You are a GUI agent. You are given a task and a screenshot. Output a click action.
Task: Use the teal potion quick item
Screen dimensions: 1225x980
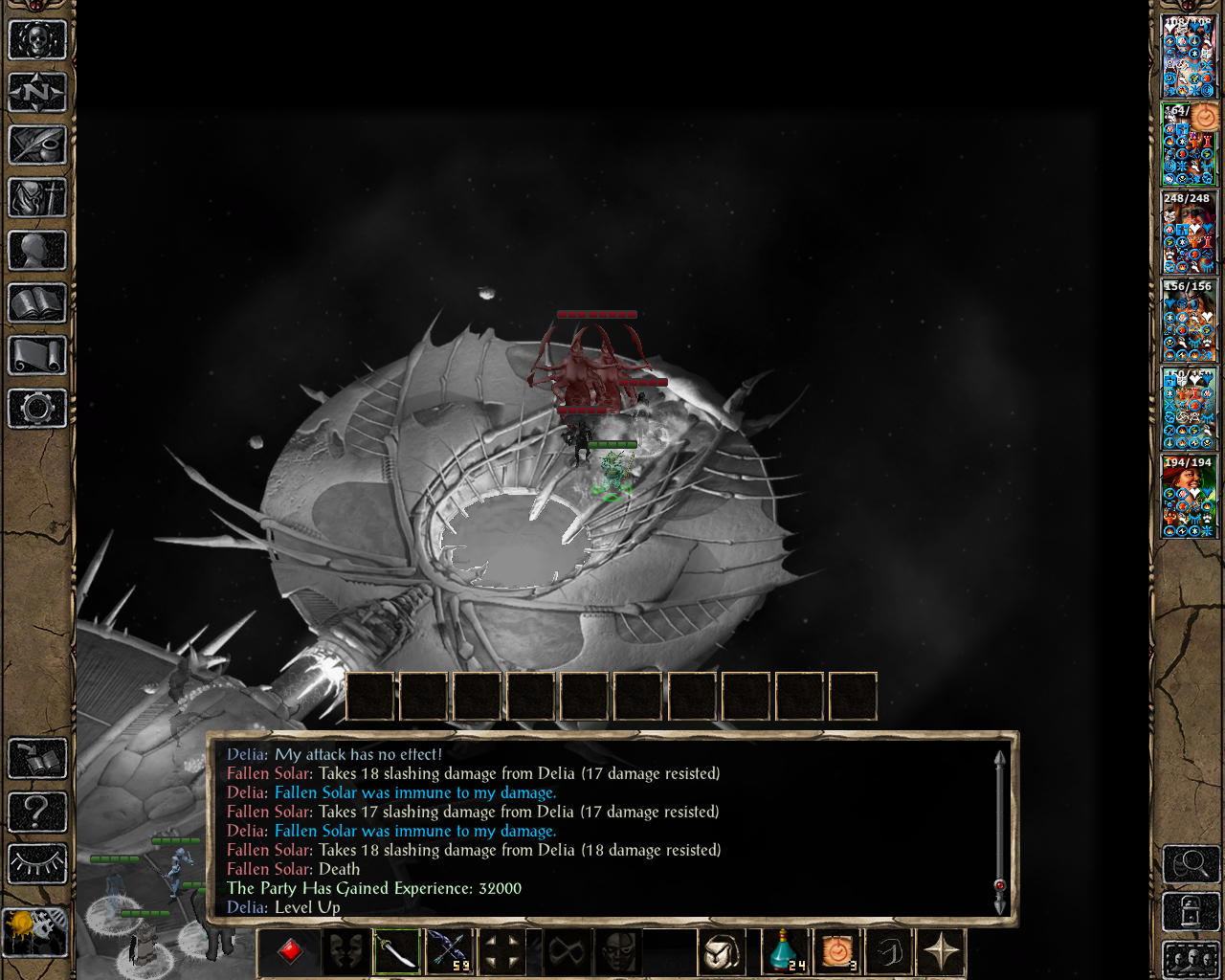[x=785, y=952]
